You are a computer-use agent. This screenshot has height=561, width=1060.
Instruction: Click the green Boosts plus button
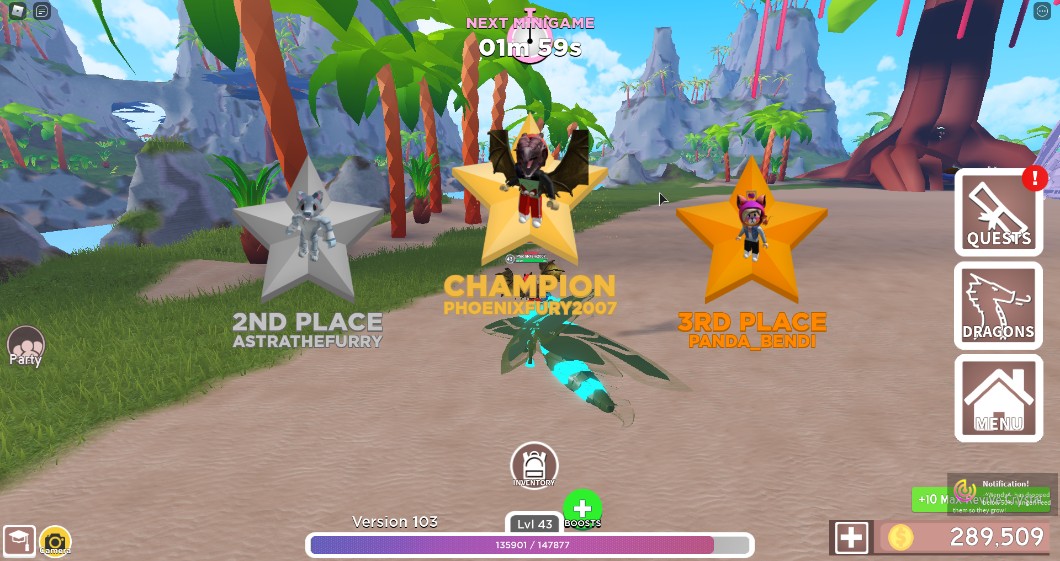pyautogui.click(x=582, y=508)
